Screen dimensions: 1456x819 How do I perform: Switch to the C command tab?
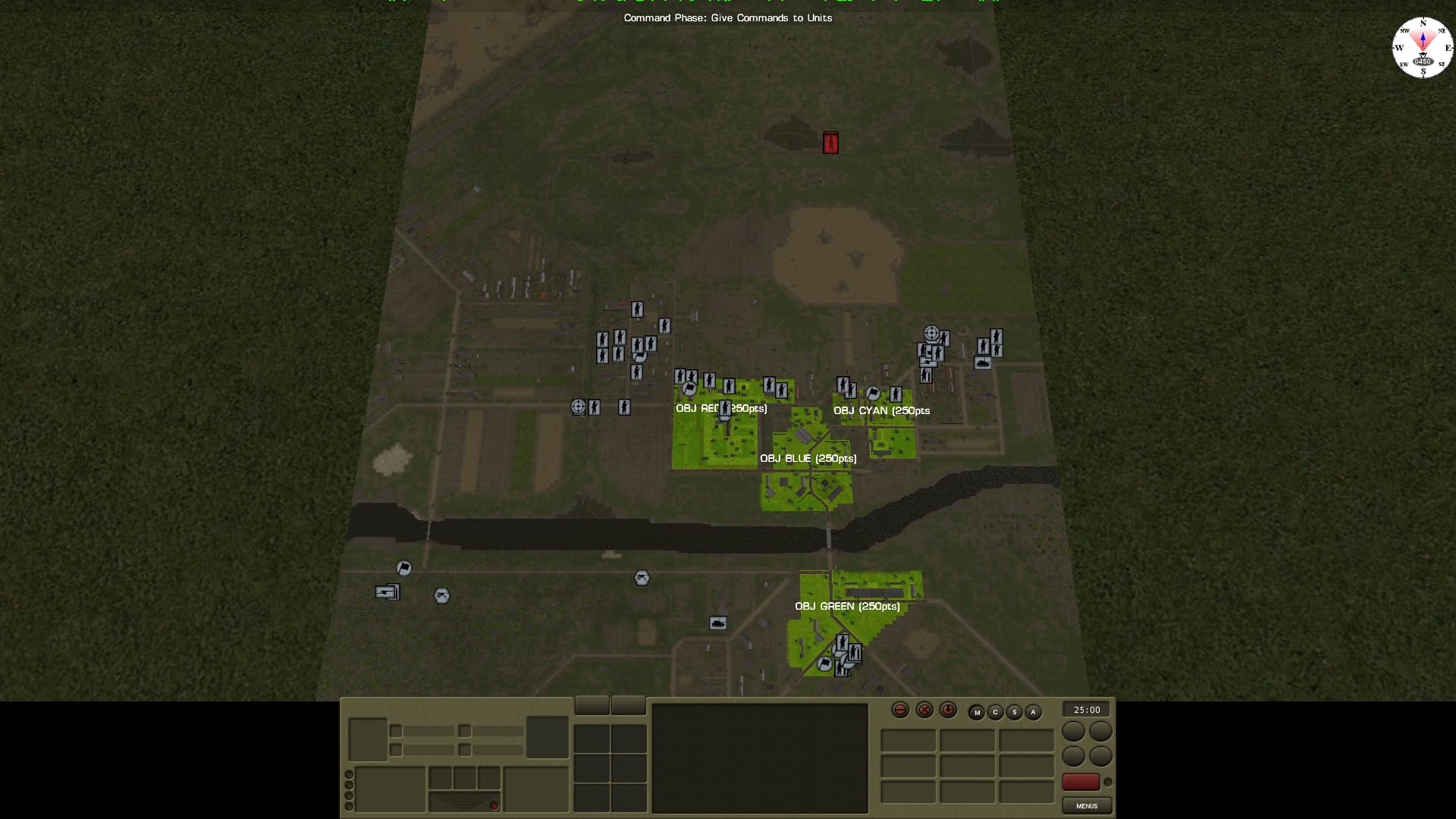[995, 712]
